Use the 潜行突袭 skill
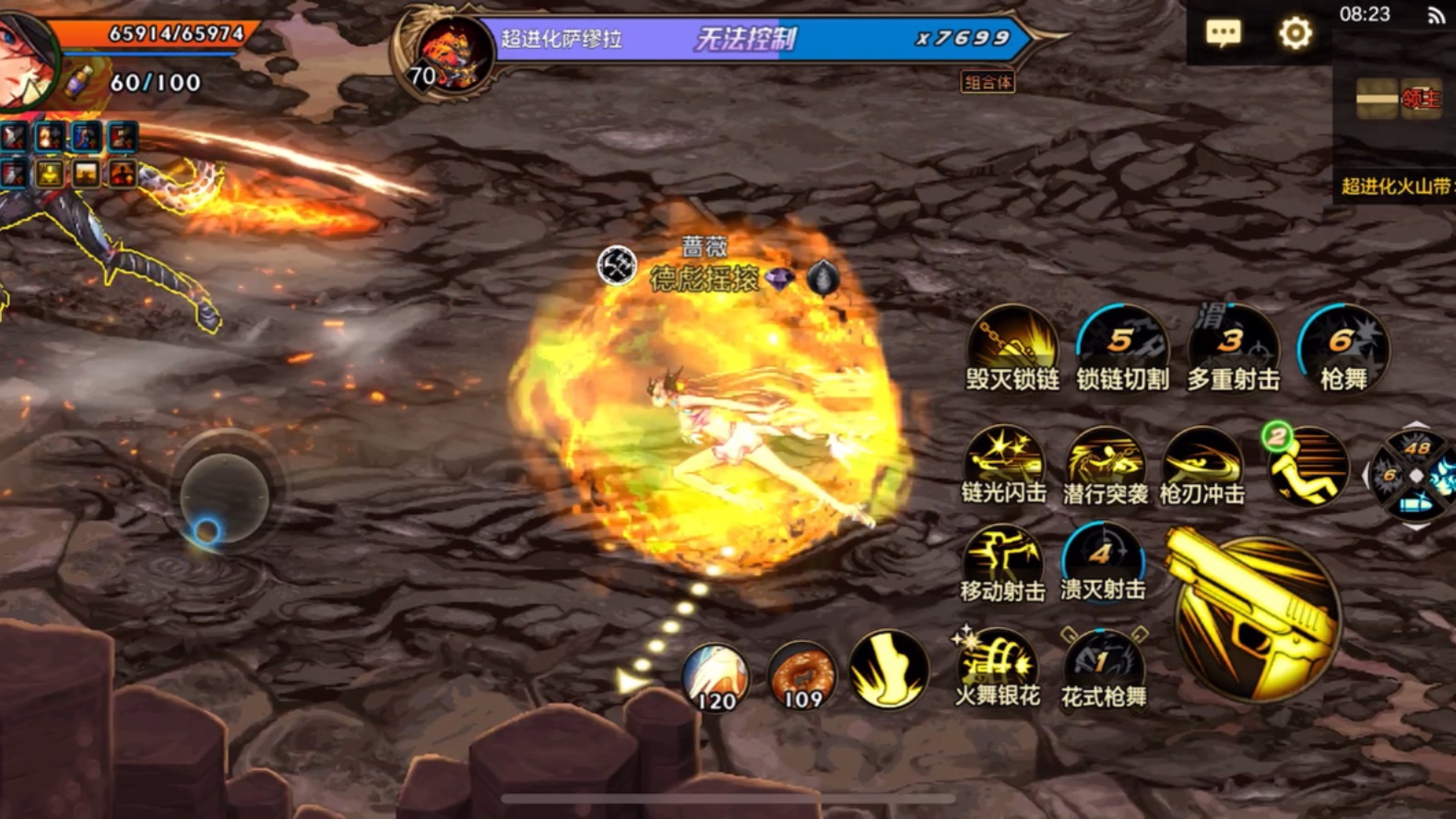The image size is (1456, 819). (x=1105, y=459)
